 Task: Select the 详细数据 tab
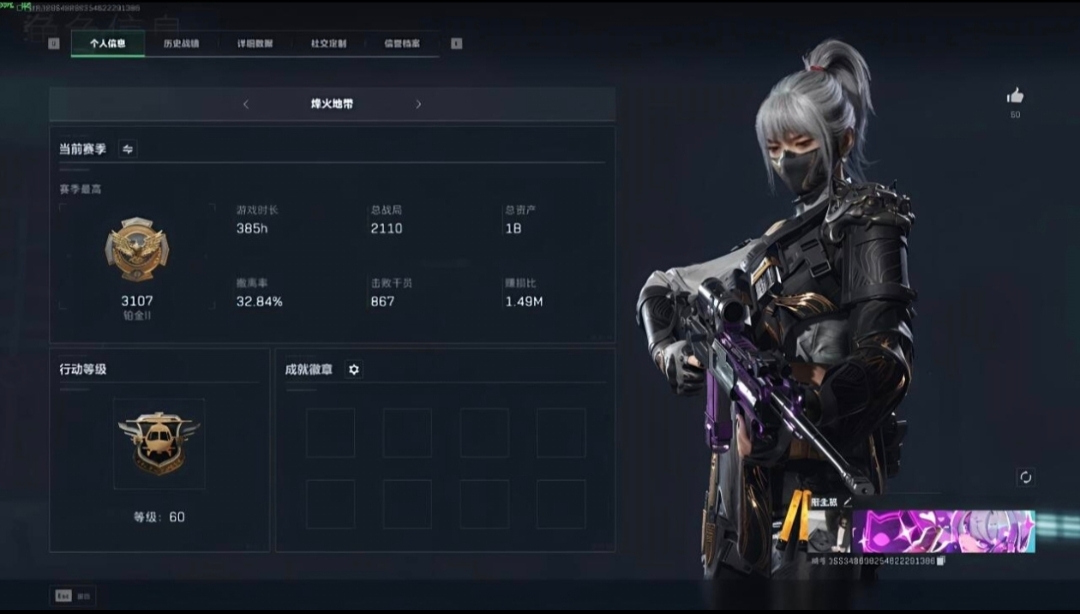tap(255, 43)
